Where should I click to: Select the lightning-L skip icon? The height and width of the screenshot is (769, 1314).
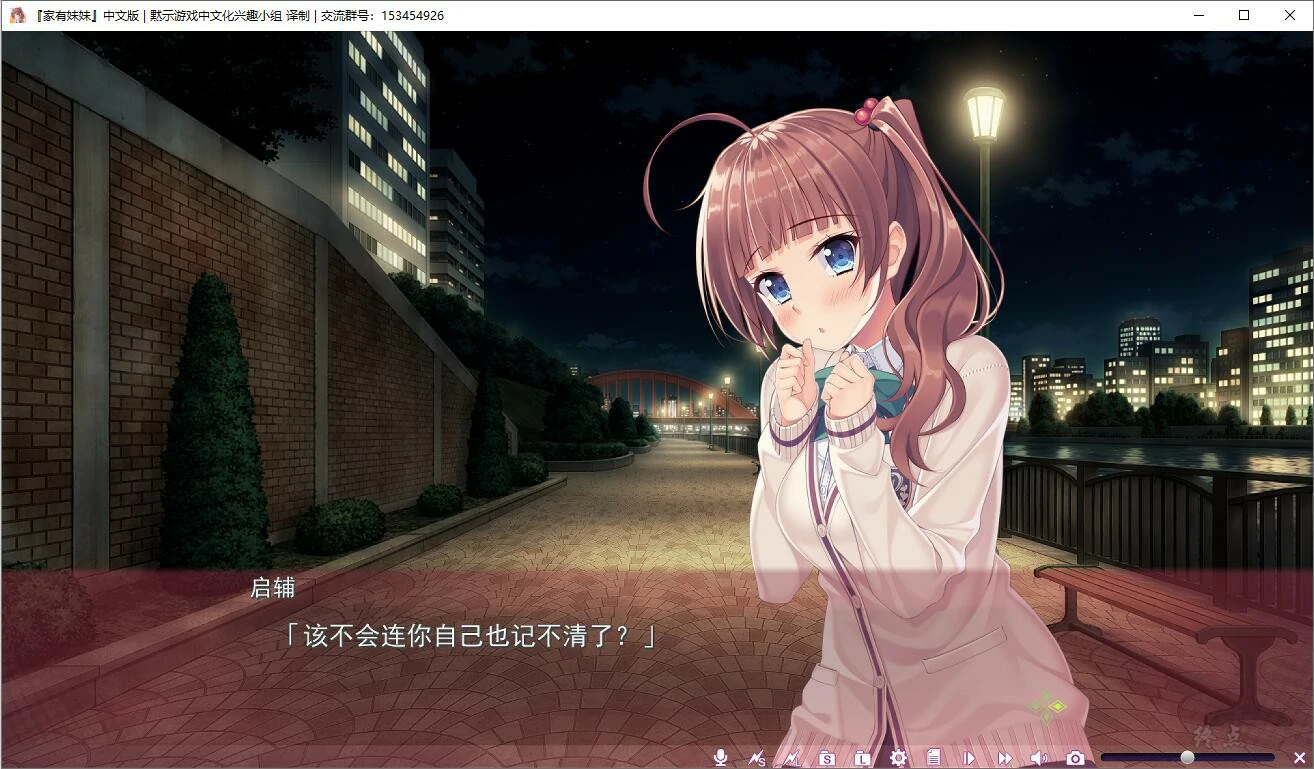click(792, 757)
